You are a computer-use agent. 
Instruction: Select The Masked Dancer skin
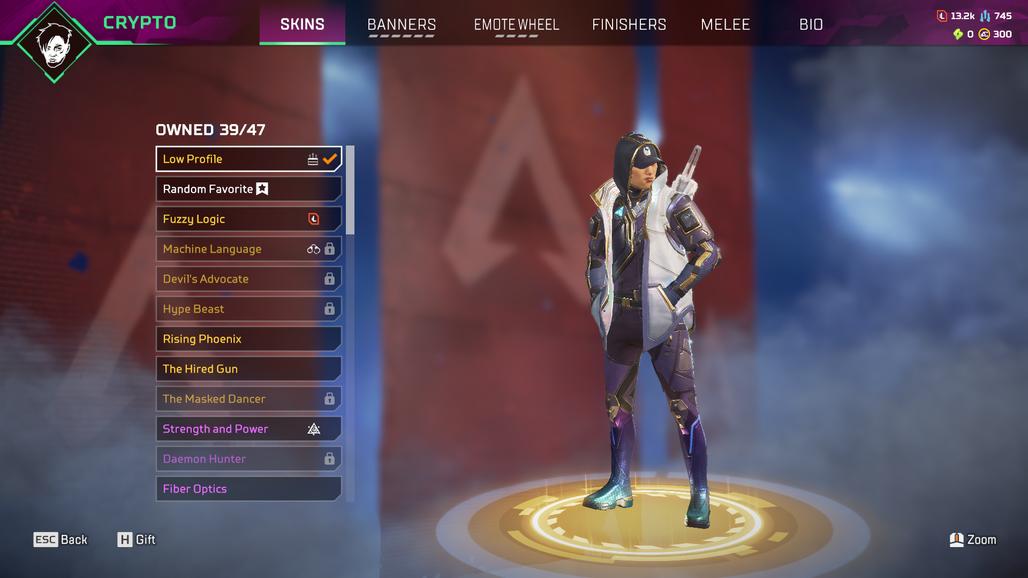point(248,399)
